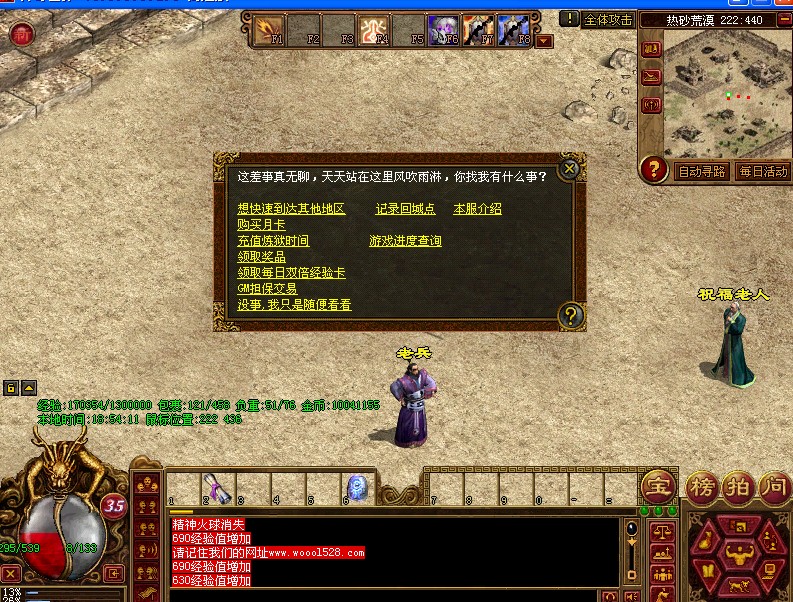Choose 领取每日双倍经验卡 option
This screenshot has width=793, height=602.
point(291,273)
